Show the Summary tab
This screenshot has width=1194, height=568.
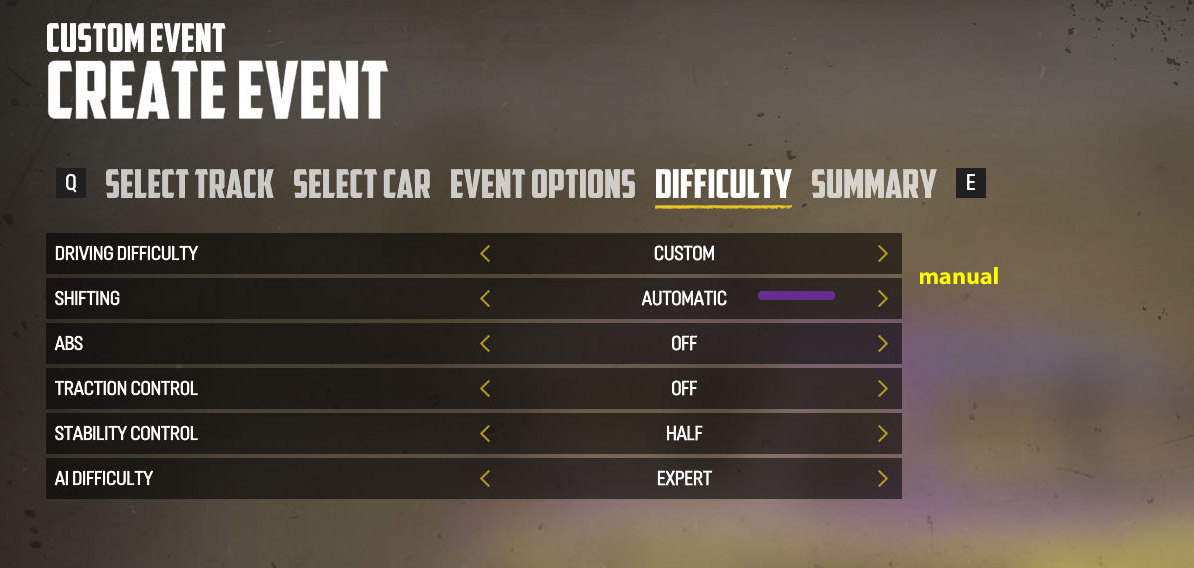(873, 184)
